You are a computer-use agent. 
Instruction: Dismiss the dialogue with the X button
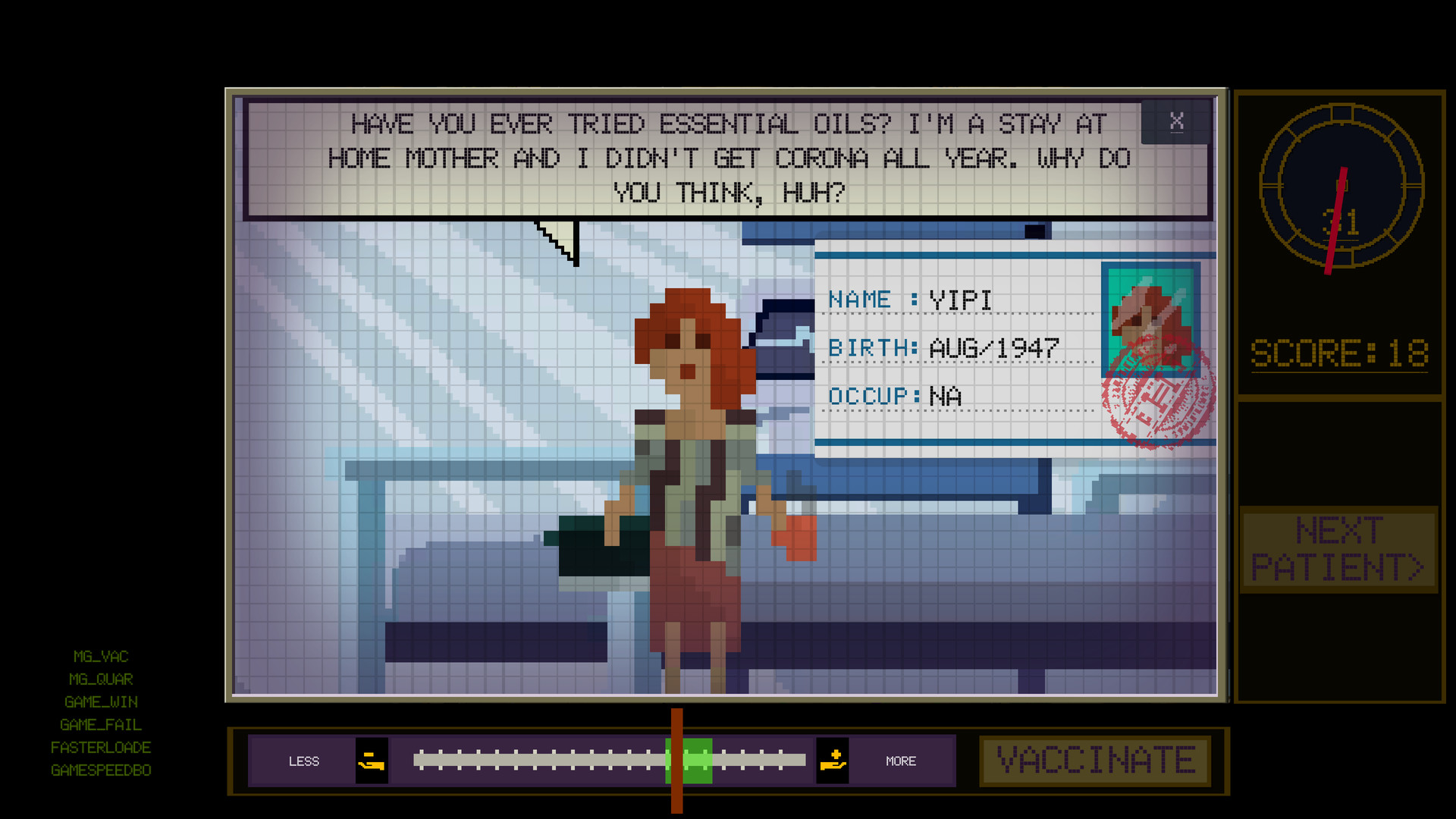click(1177, 121)
